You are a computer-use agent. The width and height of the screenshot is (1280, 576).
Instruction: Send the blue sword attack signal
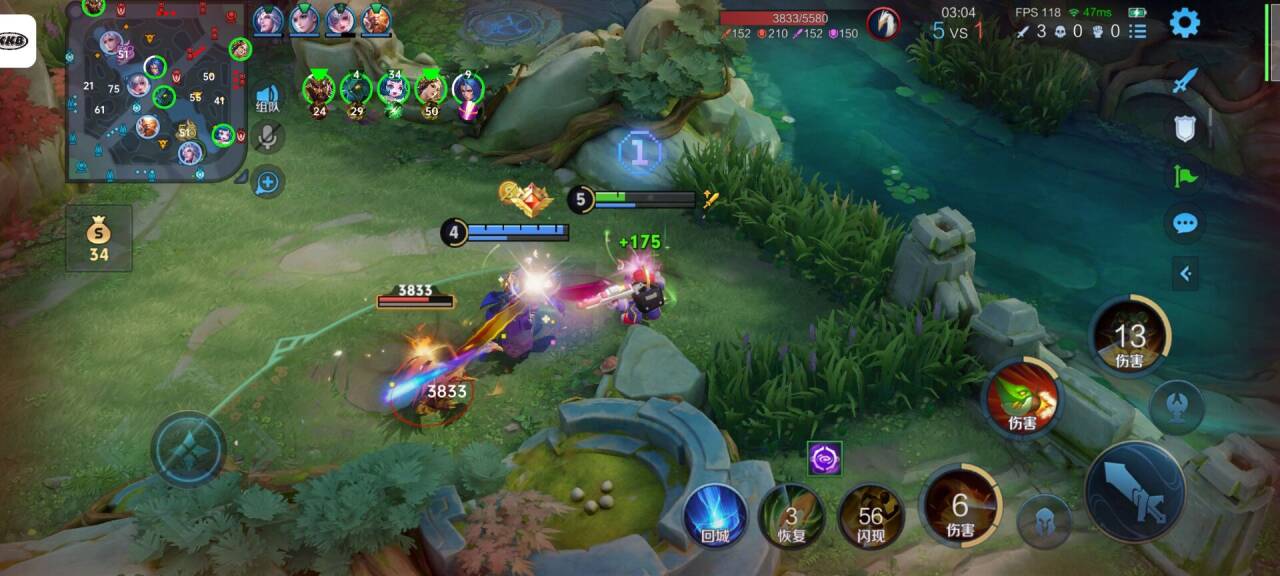tap(1185, 81)
